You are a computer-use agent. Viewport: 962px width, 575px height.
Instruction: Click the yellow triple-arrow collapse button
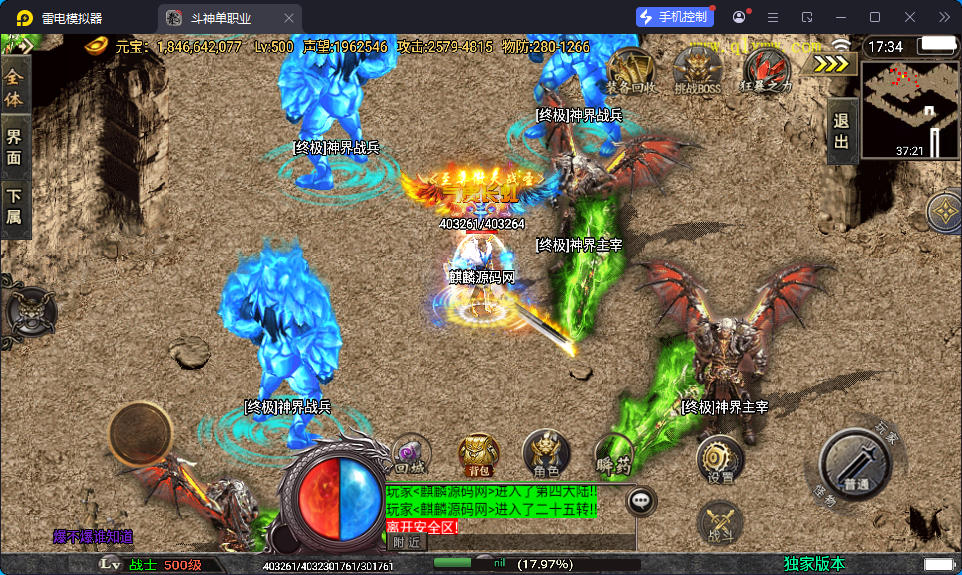point(834,63)
